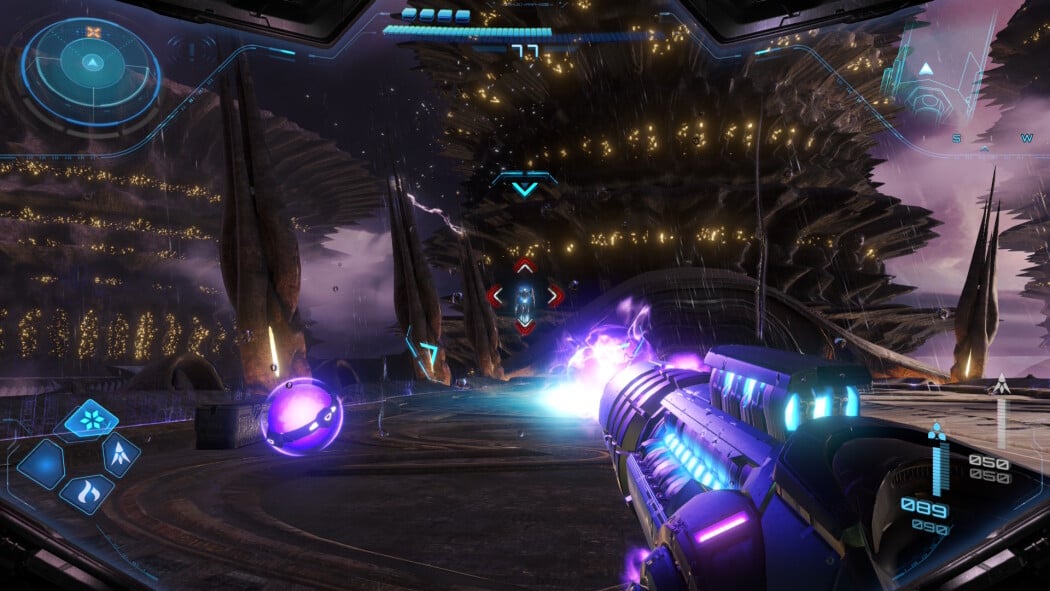Open the circular enemy radar

click(91, 71)
